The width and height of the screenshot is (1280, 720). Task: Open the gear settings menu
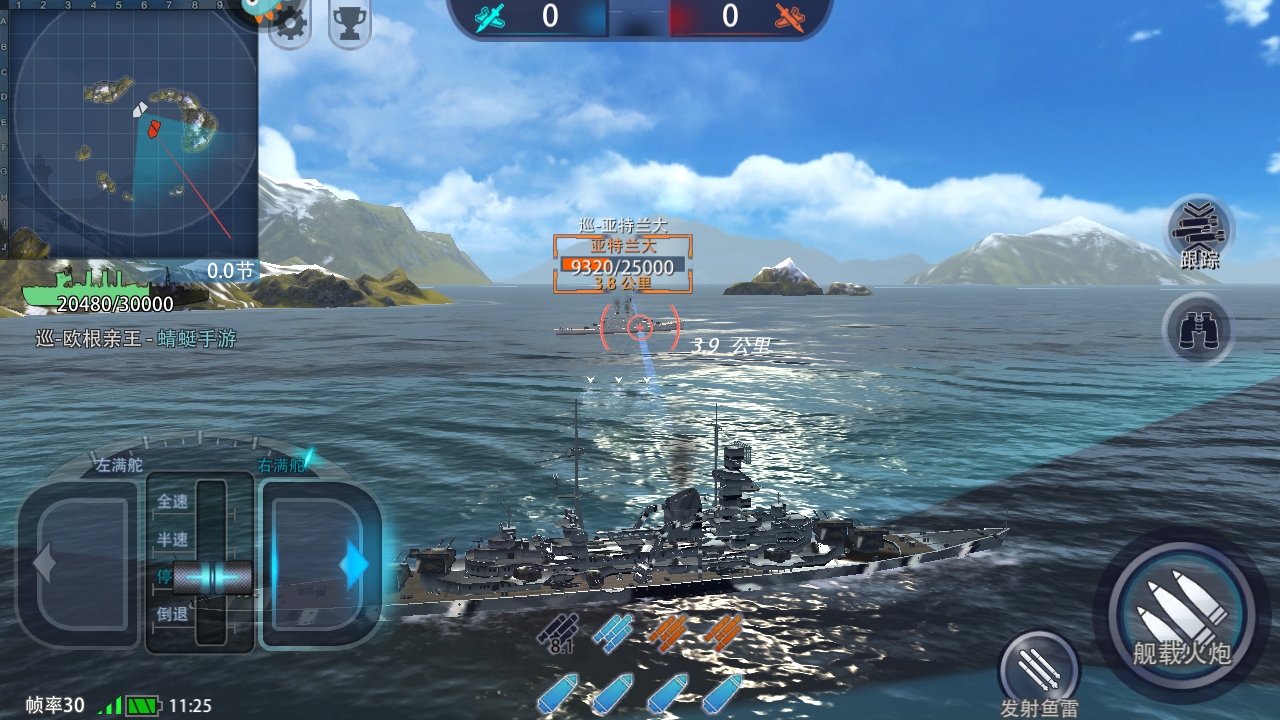291,25
